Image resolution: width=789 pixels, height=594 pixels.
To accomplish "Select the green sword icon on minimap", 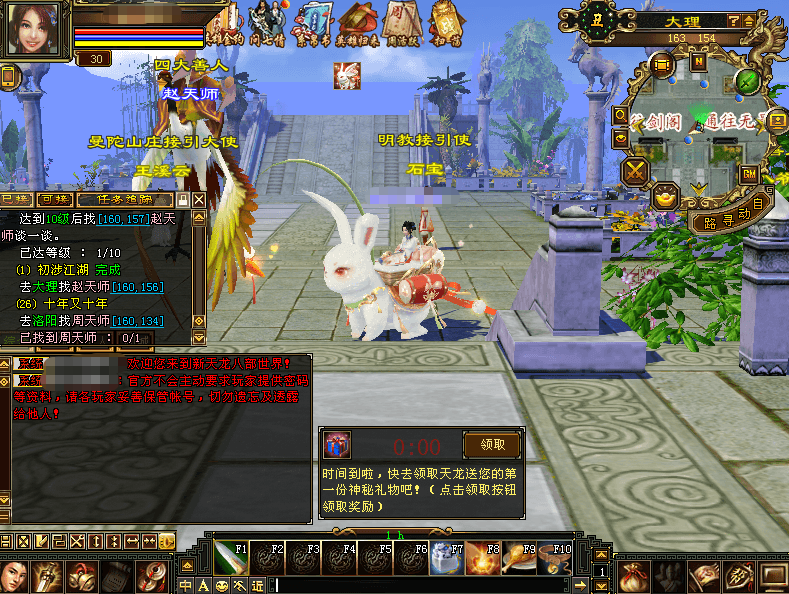I will (746, 81).
